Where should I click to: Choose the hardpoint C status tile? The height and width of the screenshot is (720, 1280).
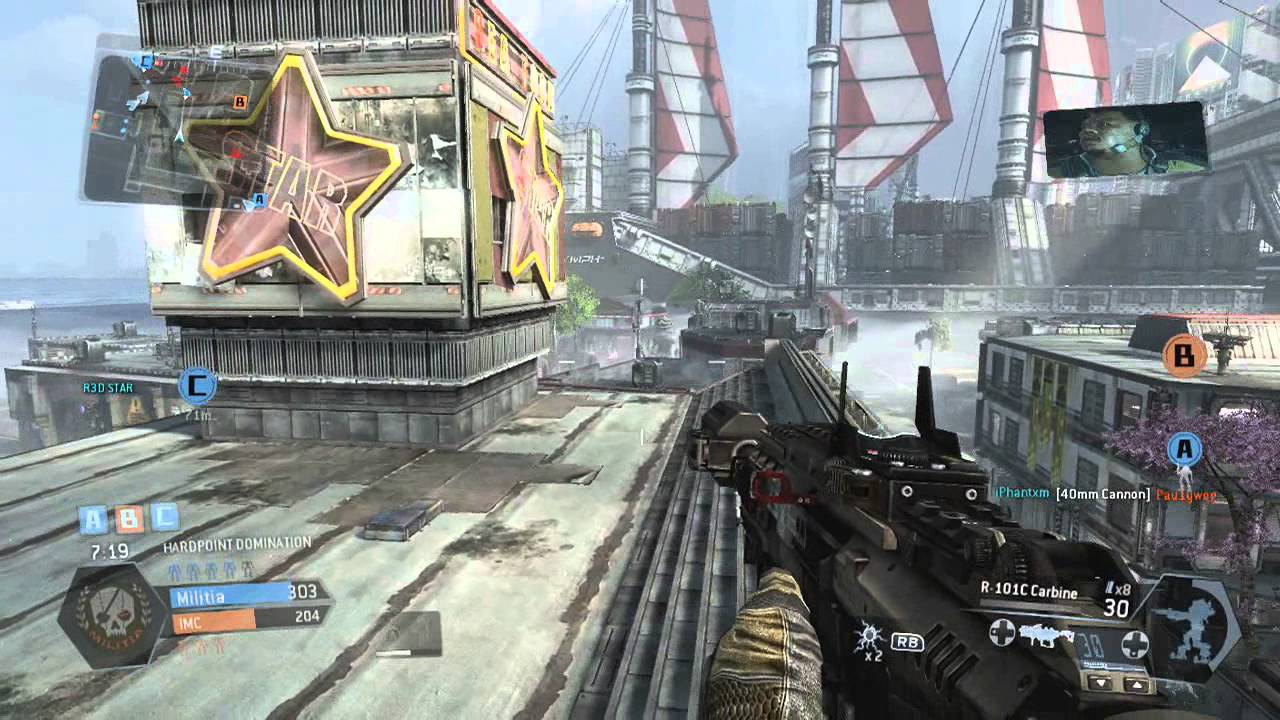tap(164, 519)
